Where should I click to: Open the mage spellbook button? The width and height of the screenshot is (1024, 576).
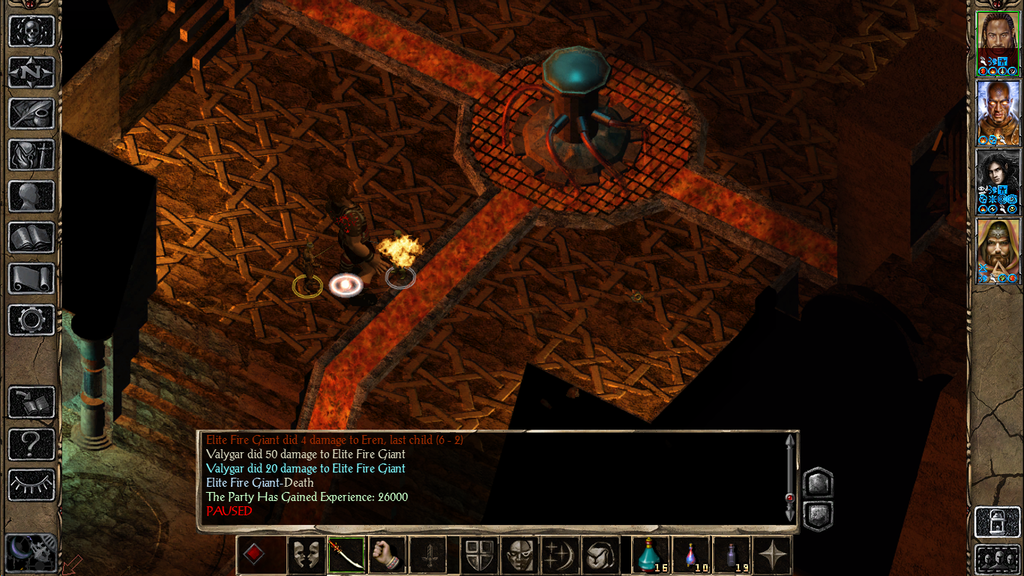point(31,237)
